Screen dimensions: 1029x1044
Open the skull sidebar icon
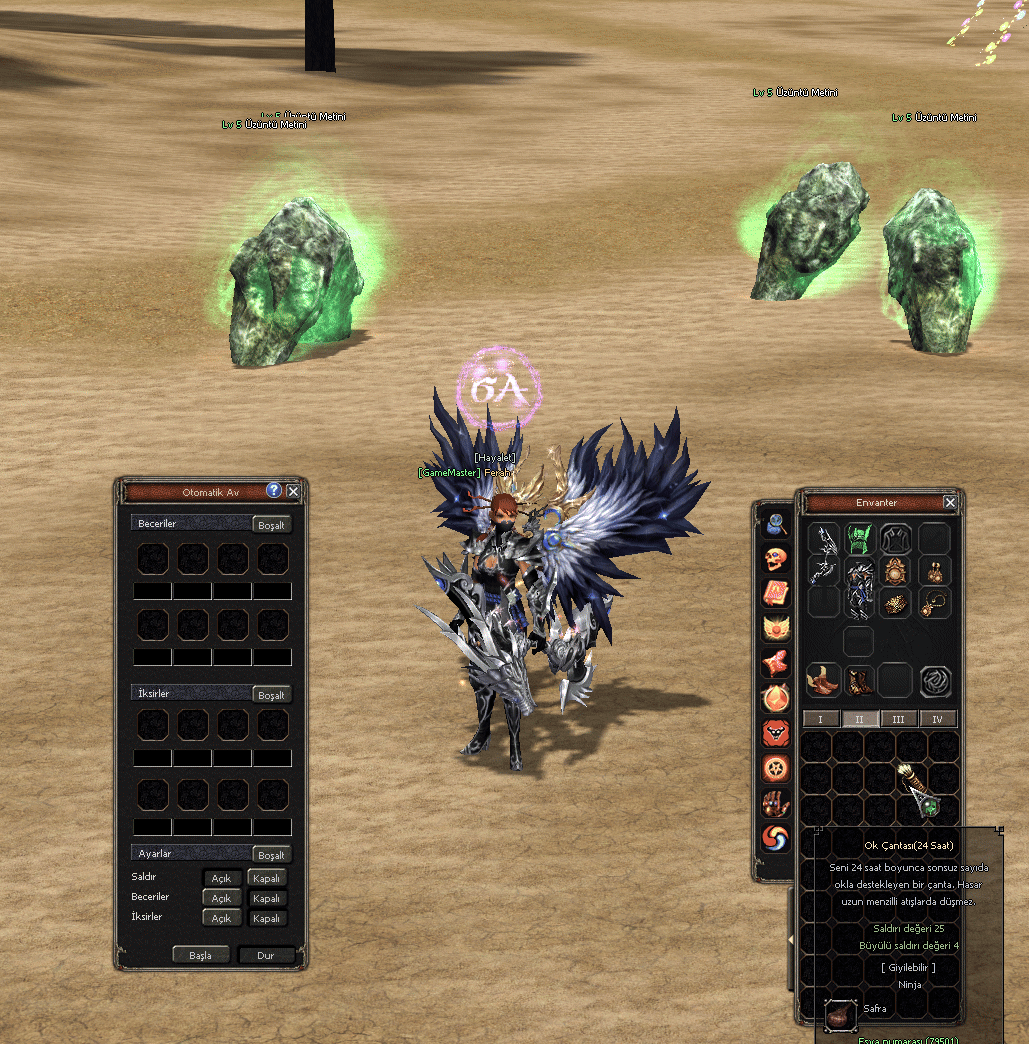pos(776,559)
